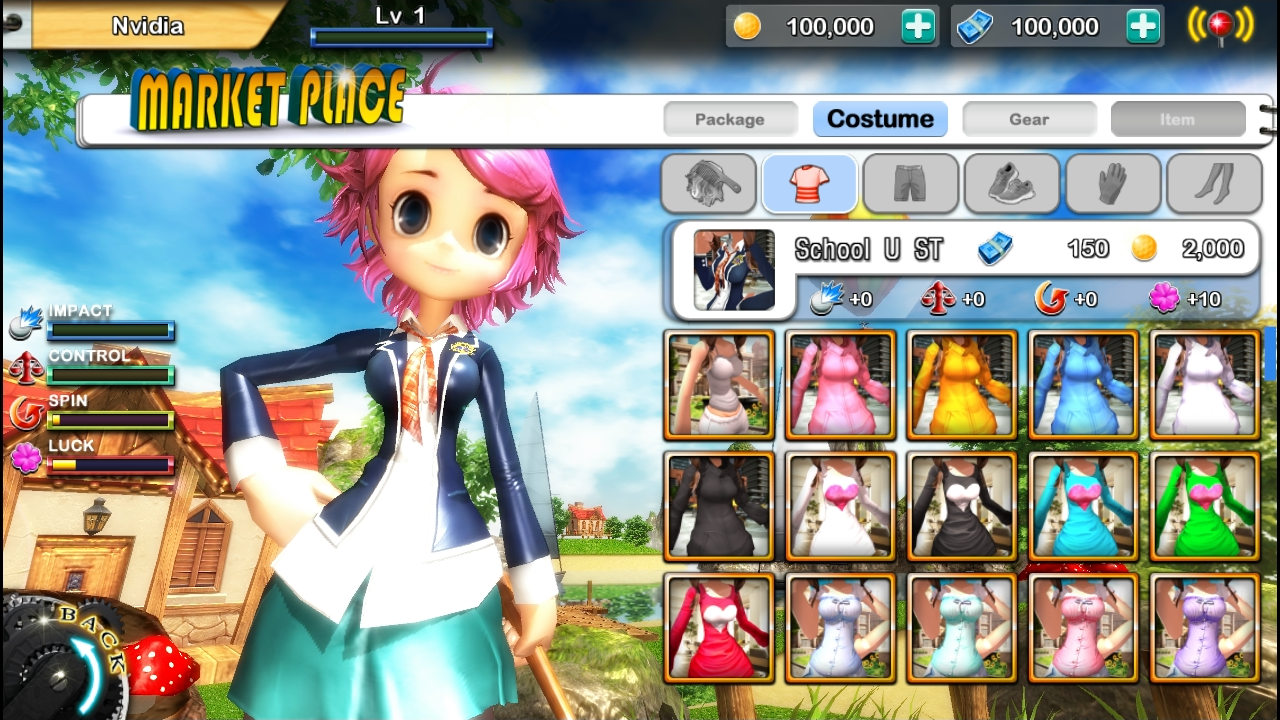Select the pants category icon
Screen dimensions: 1280x720
pyautogui.click(x=910, y=184)
